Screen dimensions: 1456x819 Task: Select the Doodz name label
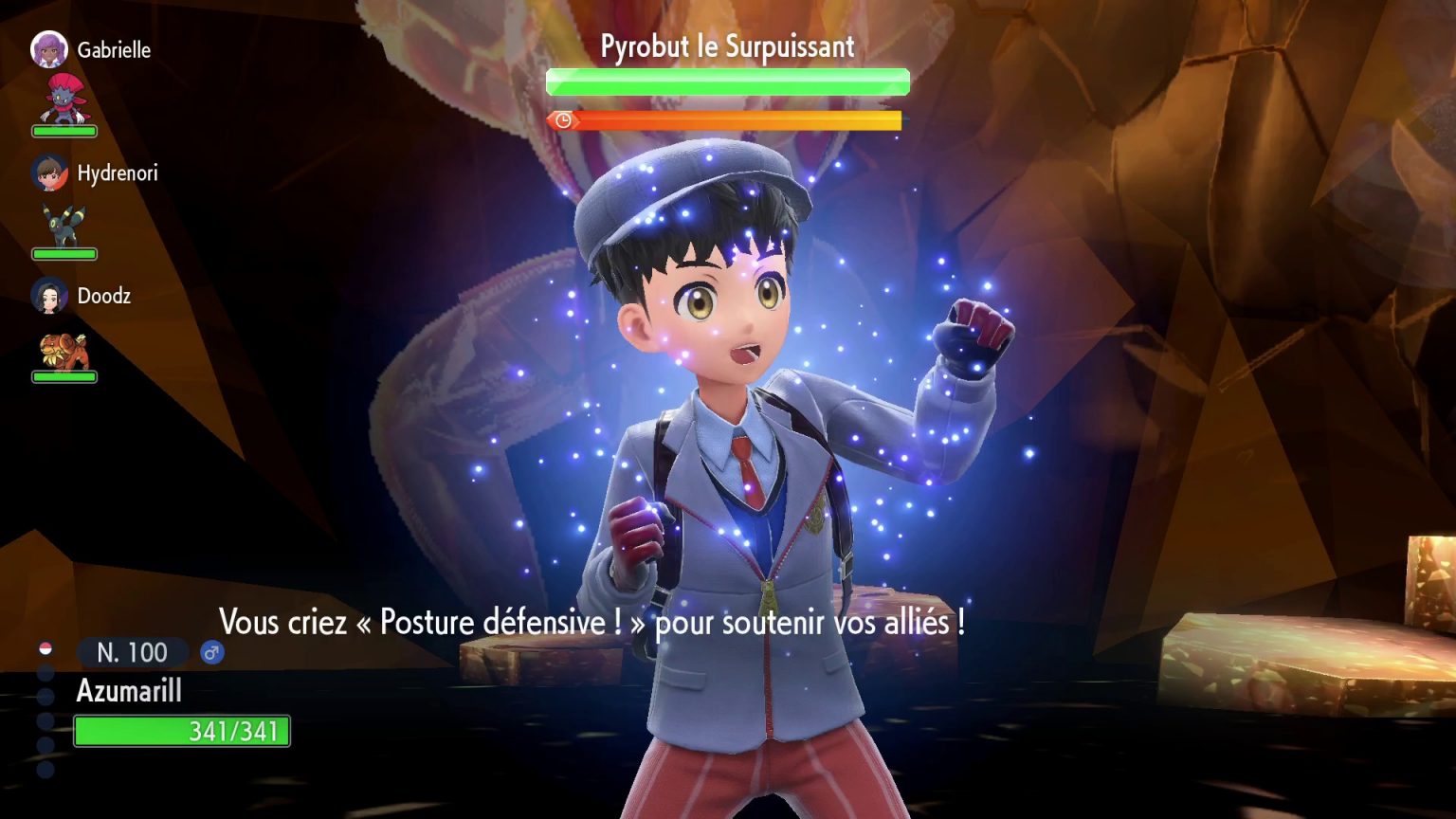(x=102, y=297)
